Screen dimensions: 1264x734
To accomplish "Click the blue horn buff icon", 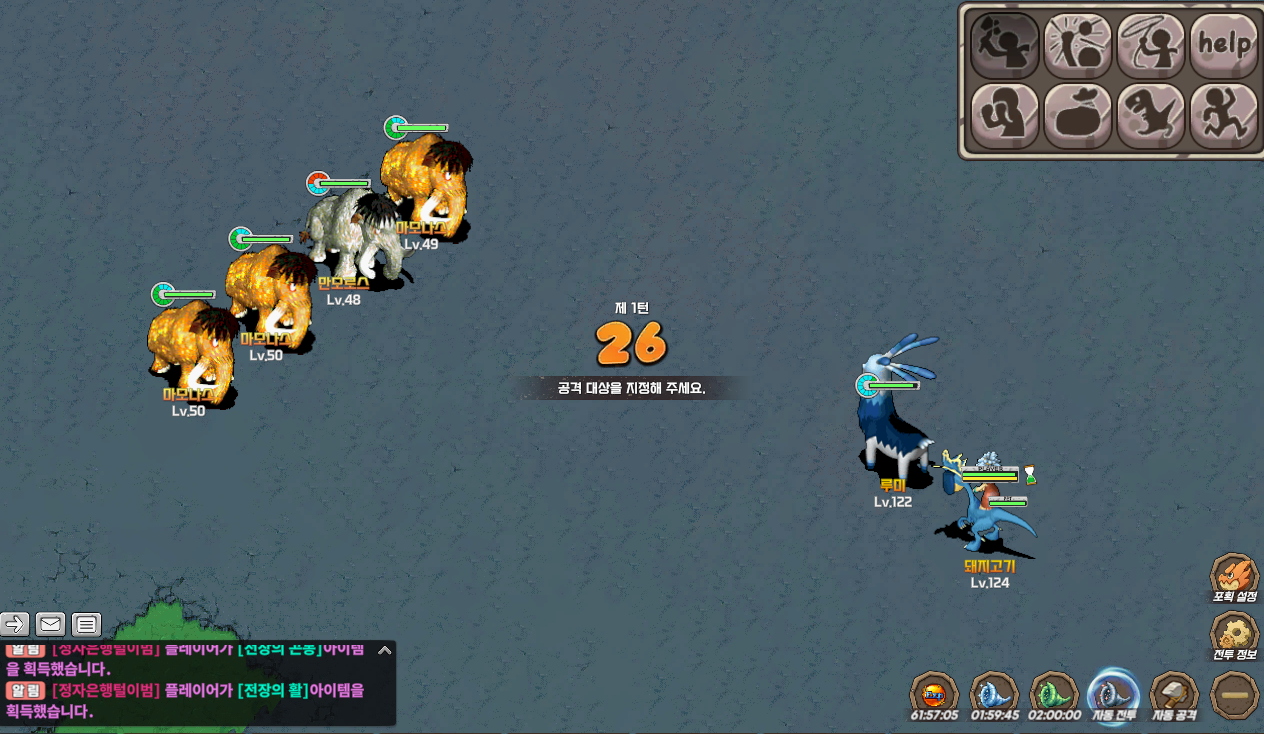I will click(994, 692).
